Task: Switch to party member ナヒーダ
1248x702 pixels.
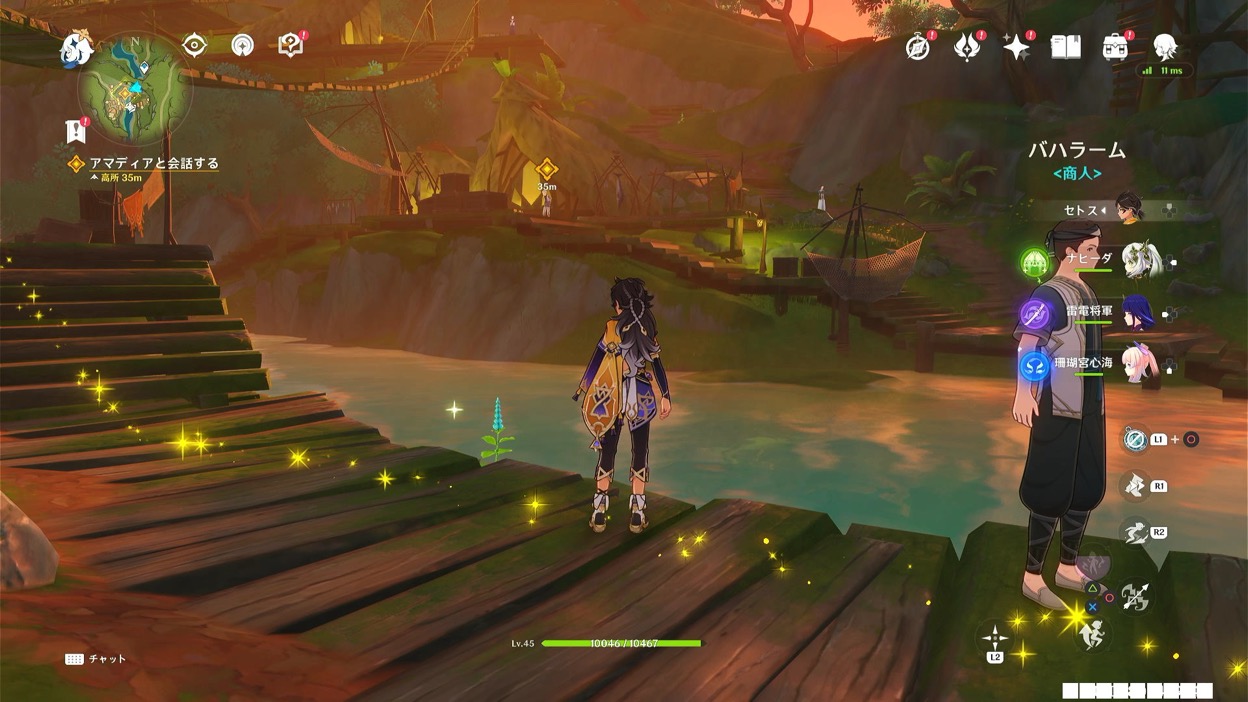Action: pyautogui.click(x=1141, y=260)
